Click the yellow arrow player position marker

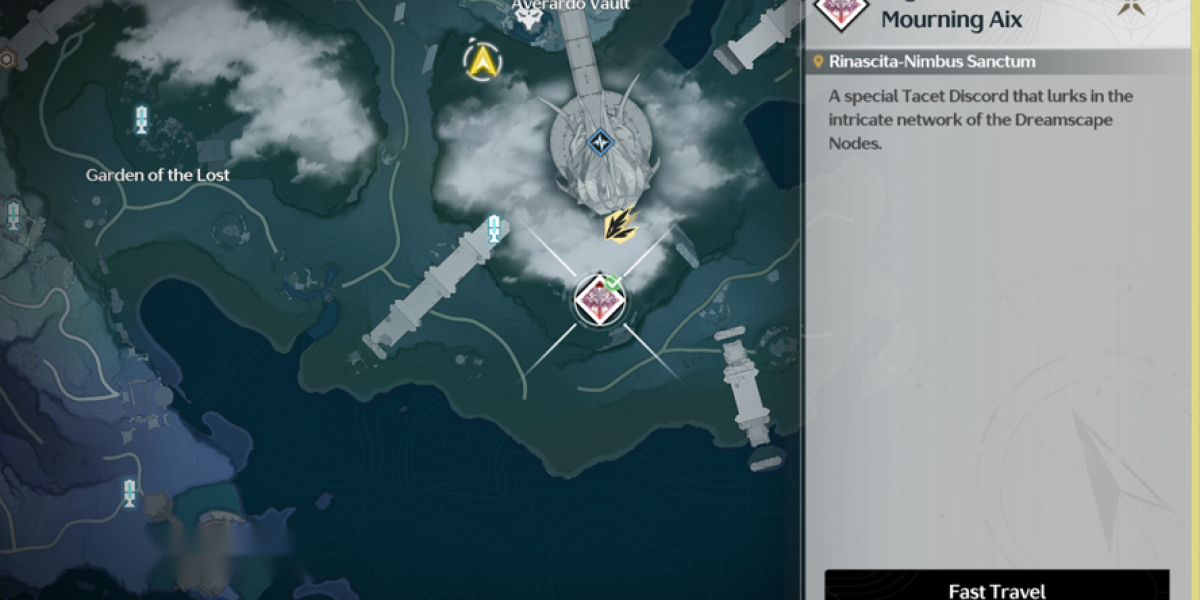(x=484, y=63)
